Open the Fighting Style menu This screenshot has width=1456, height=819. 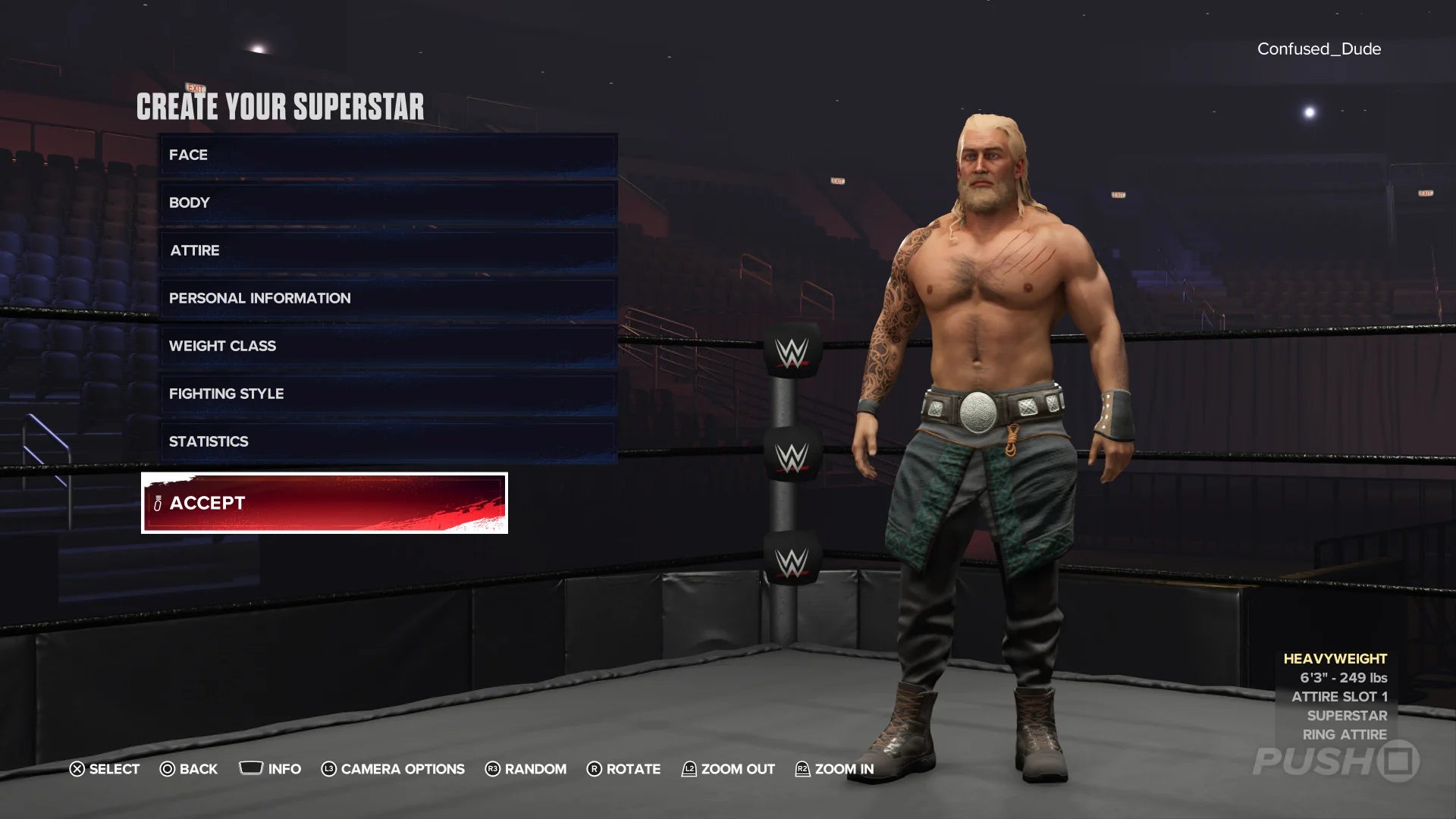click(388, 394)
